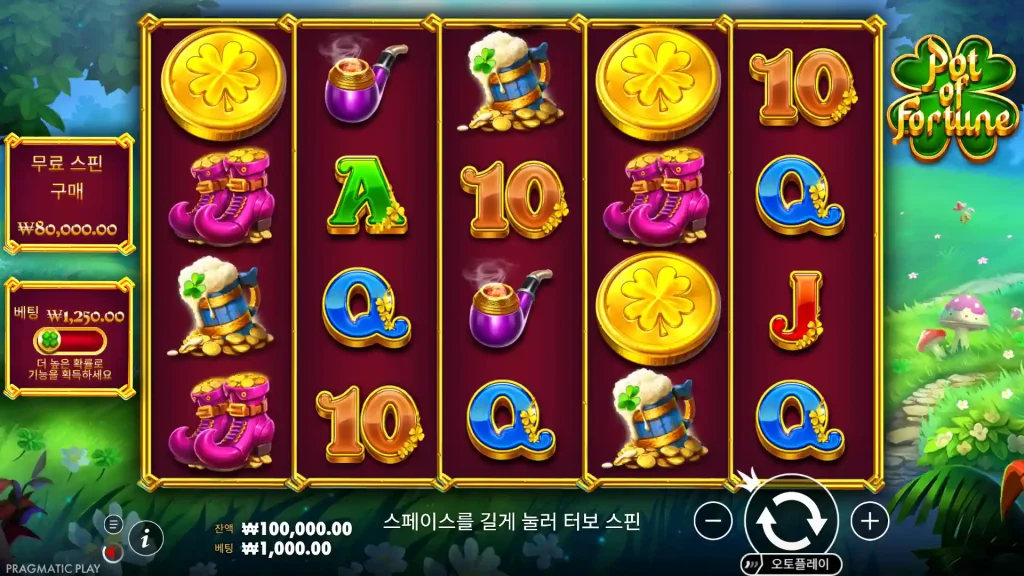Open the three-line settings menu
This screenshot has width=1024, height=576.
click(x=113, y=523)
